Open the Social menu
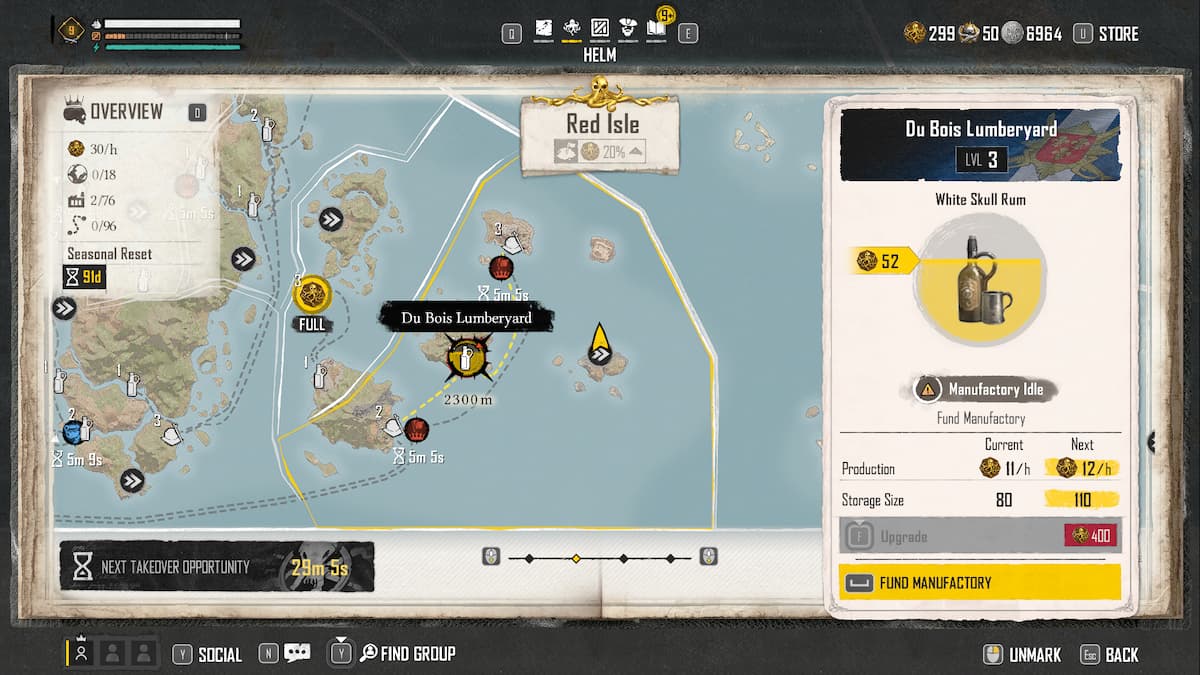 [219, 655]
